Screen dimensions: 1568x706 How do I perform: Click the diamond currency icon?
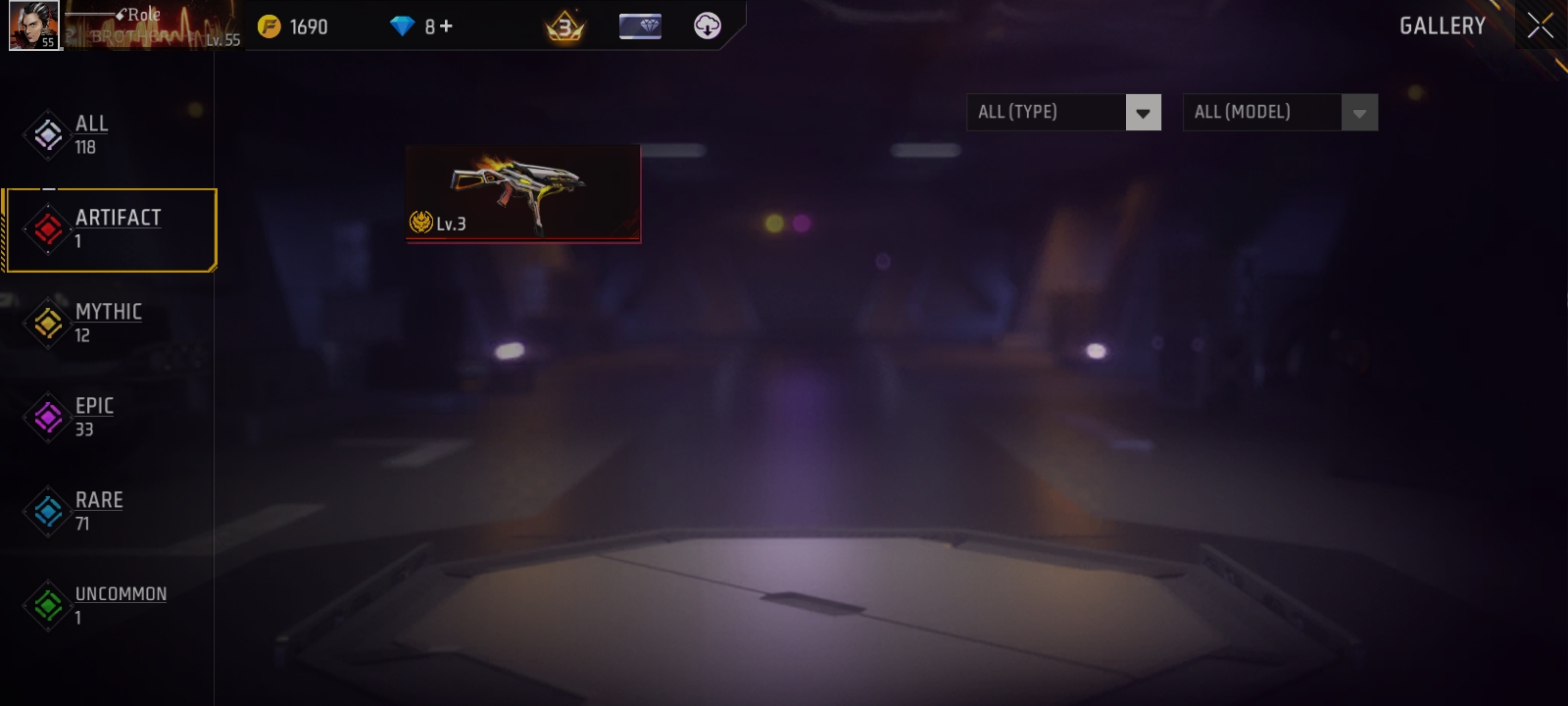click(x=403, y=26)
